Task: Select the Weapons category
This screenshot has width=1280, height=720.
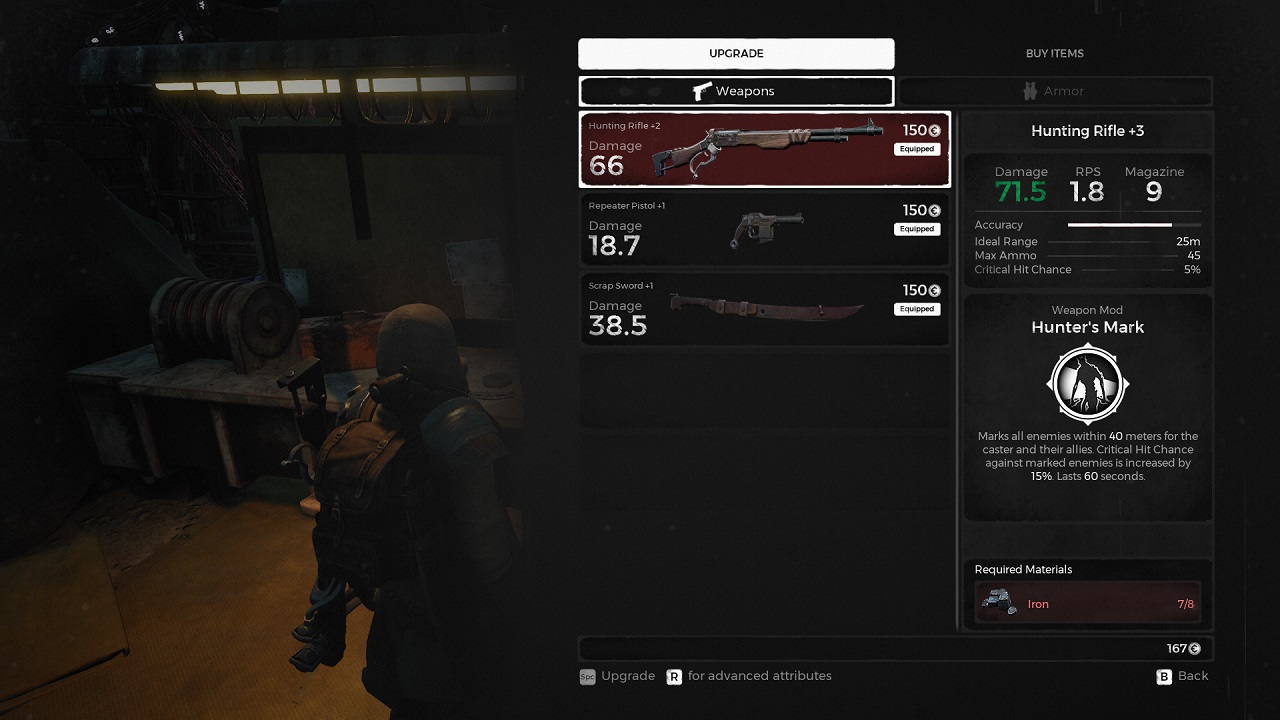Action: [736, 91]
